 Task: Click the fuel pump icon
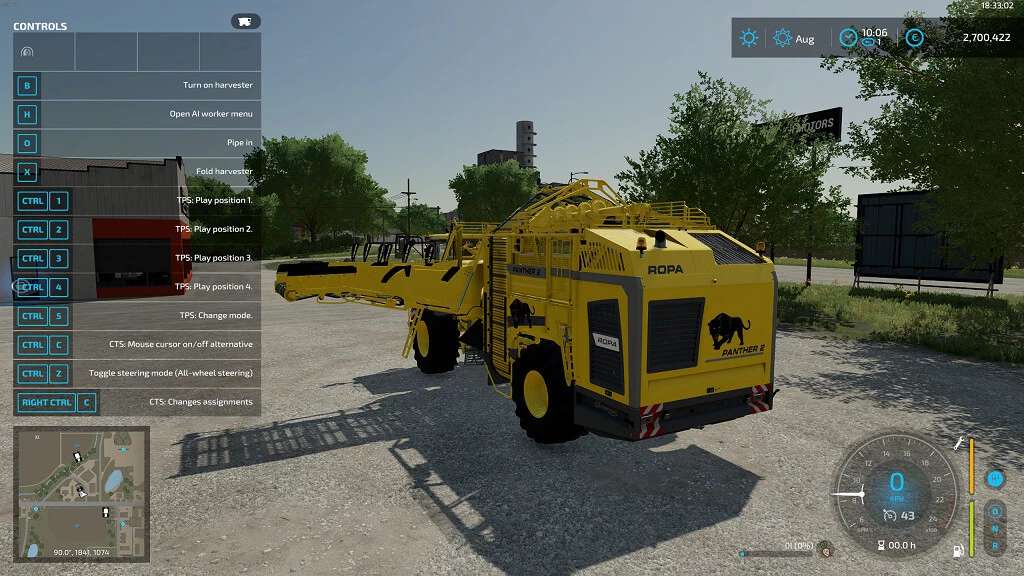coord(959,550)
